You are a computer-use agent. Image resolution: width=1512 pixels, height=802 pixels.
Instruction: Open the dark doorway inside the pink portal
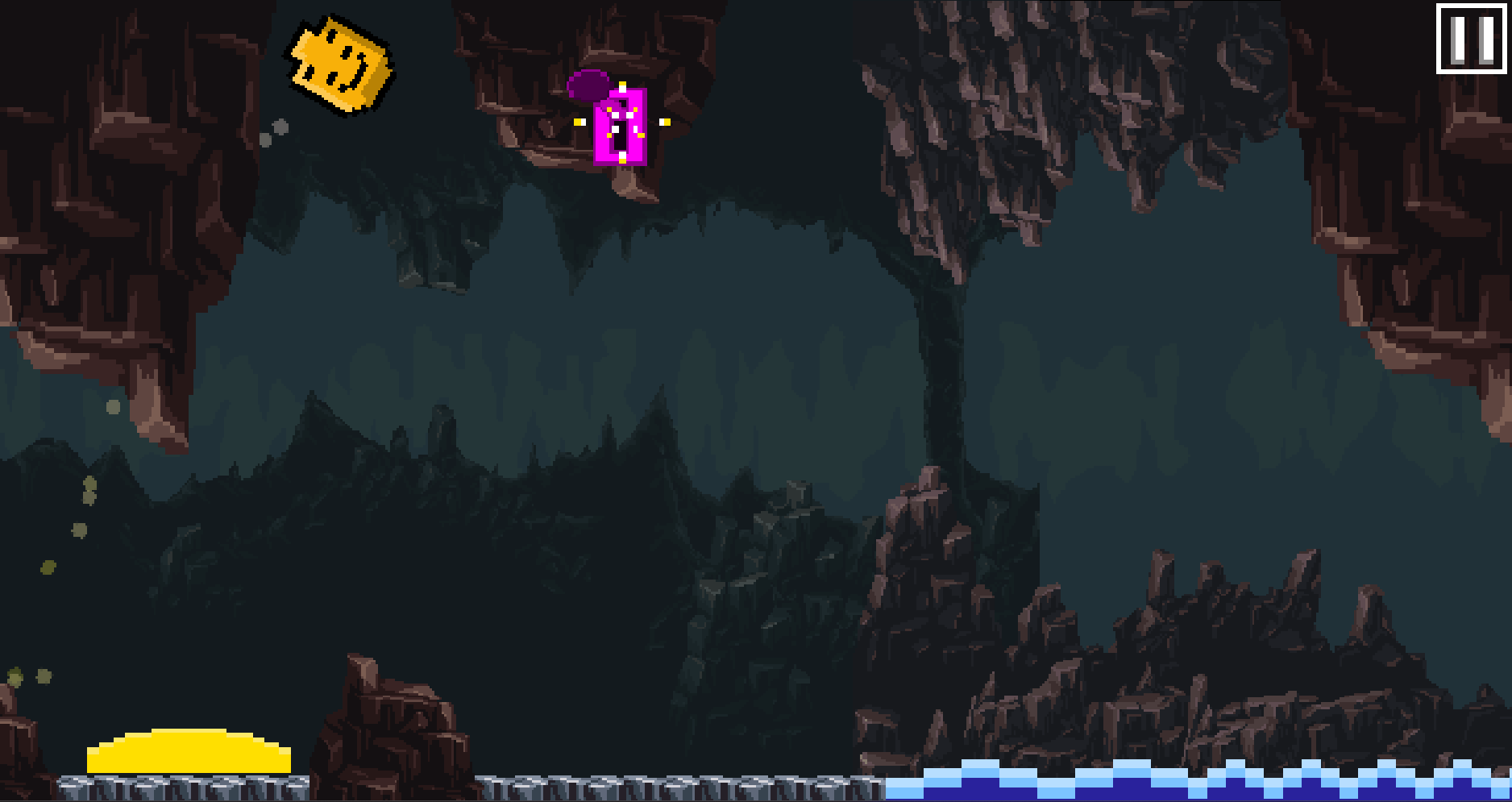pos(622,135)
